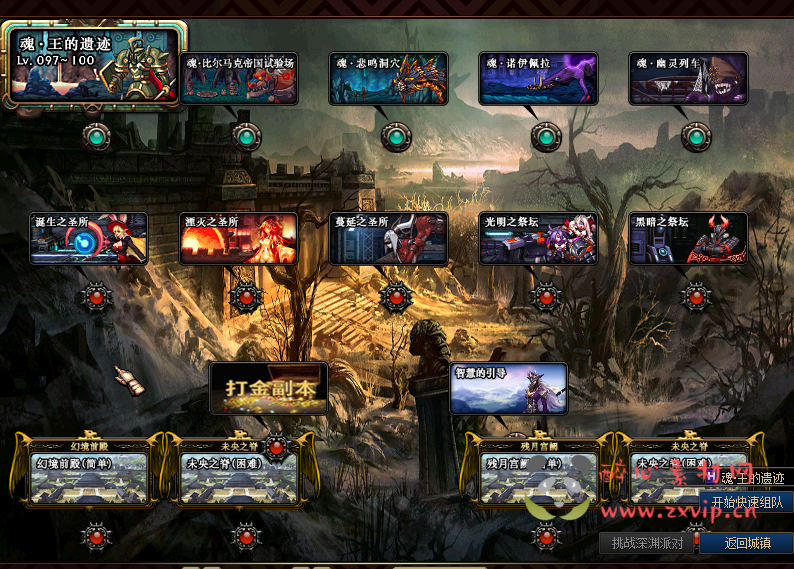Open the 魂·幽灵列车 dungeon tile
Screen dimensions: 794x569
688,79
